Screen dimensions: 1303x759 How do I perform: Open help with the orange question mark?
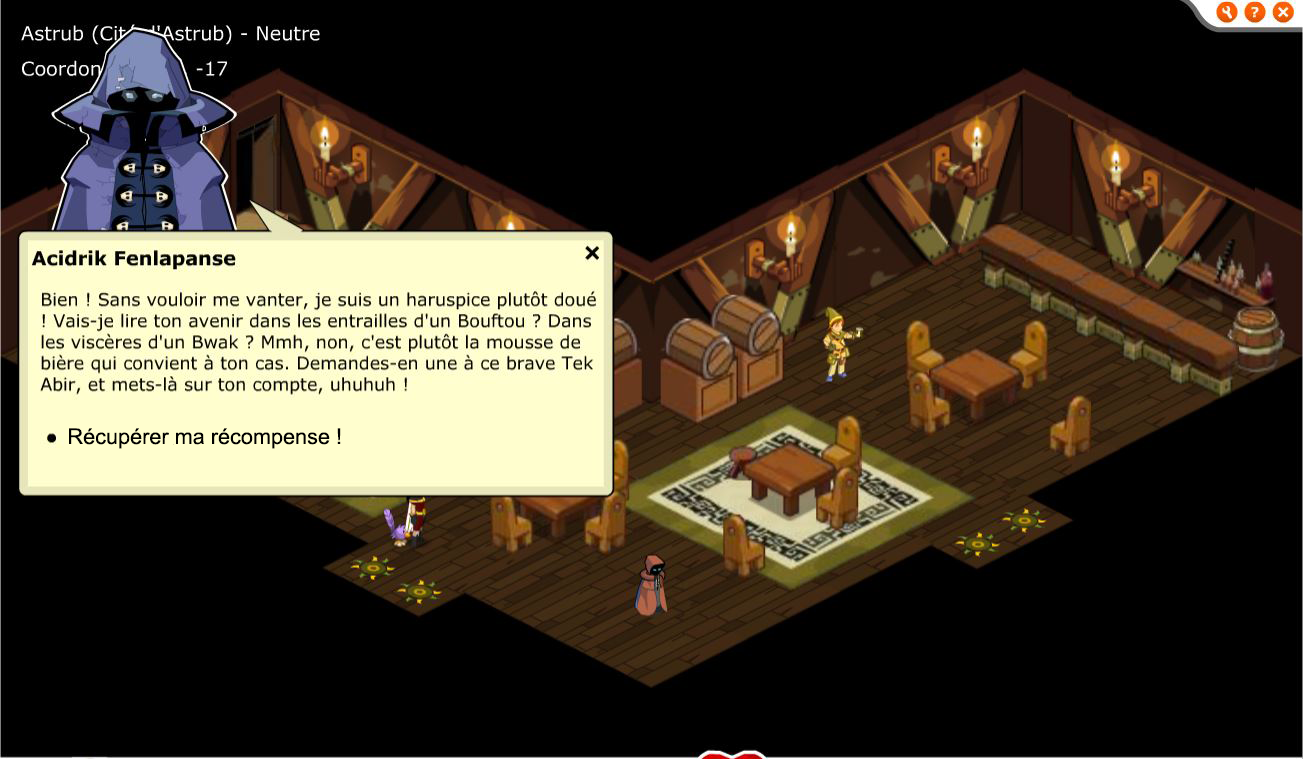(x=1255, y=12)
